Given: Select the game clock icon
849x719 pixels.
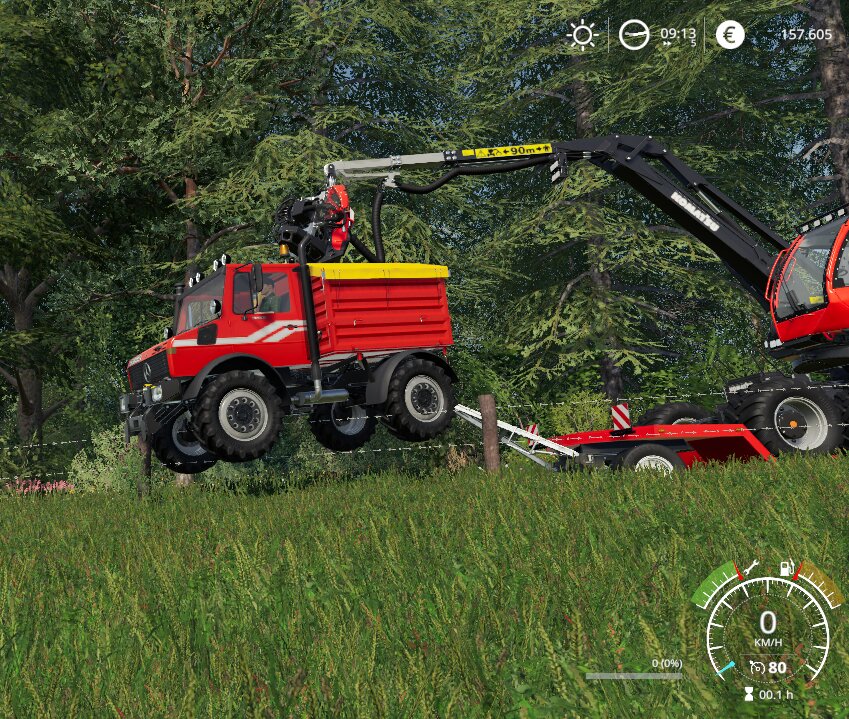Looking at the screenshot, I should click(x=634, y=35).
